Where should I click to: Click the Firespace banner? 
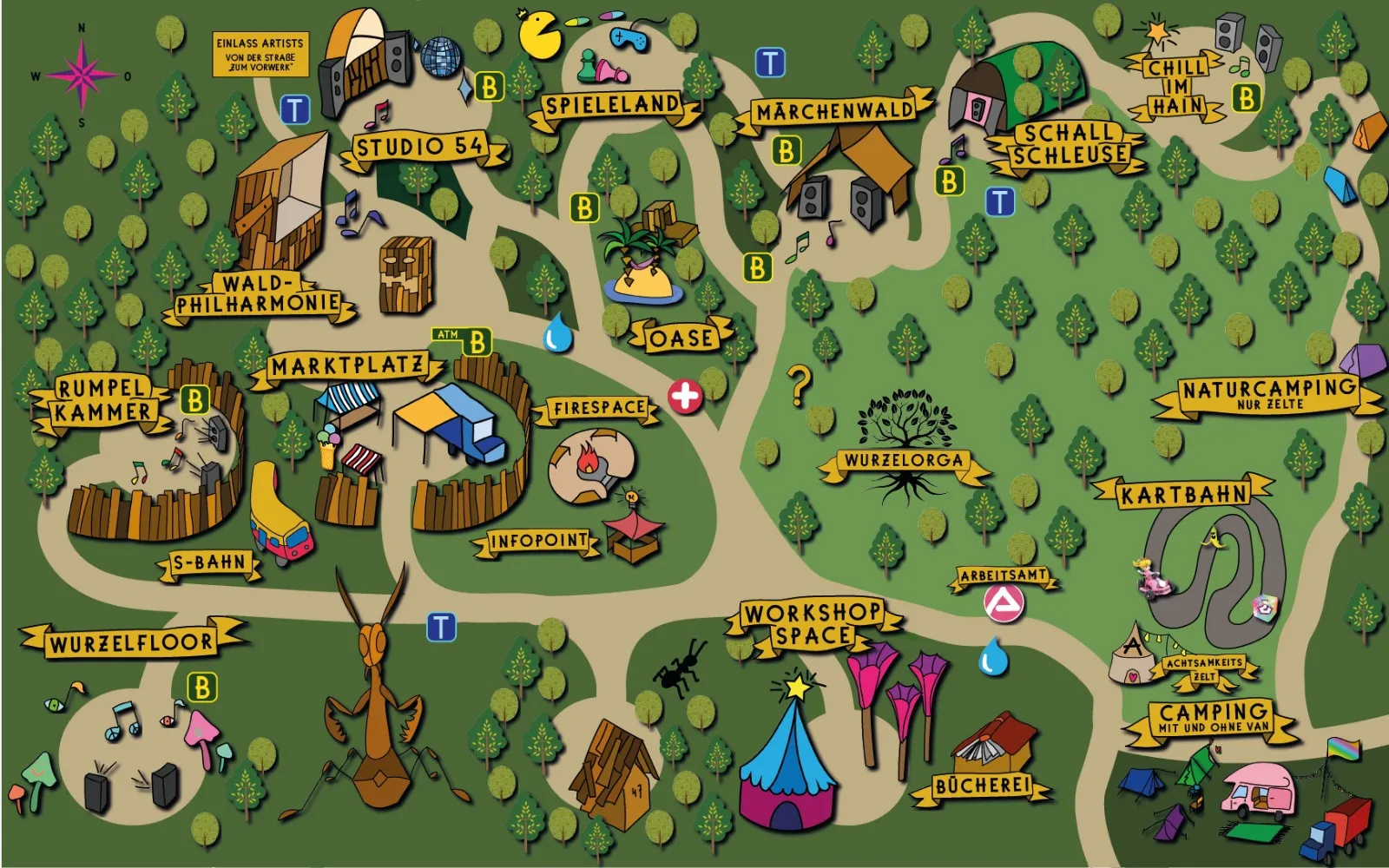click(600, 408)
